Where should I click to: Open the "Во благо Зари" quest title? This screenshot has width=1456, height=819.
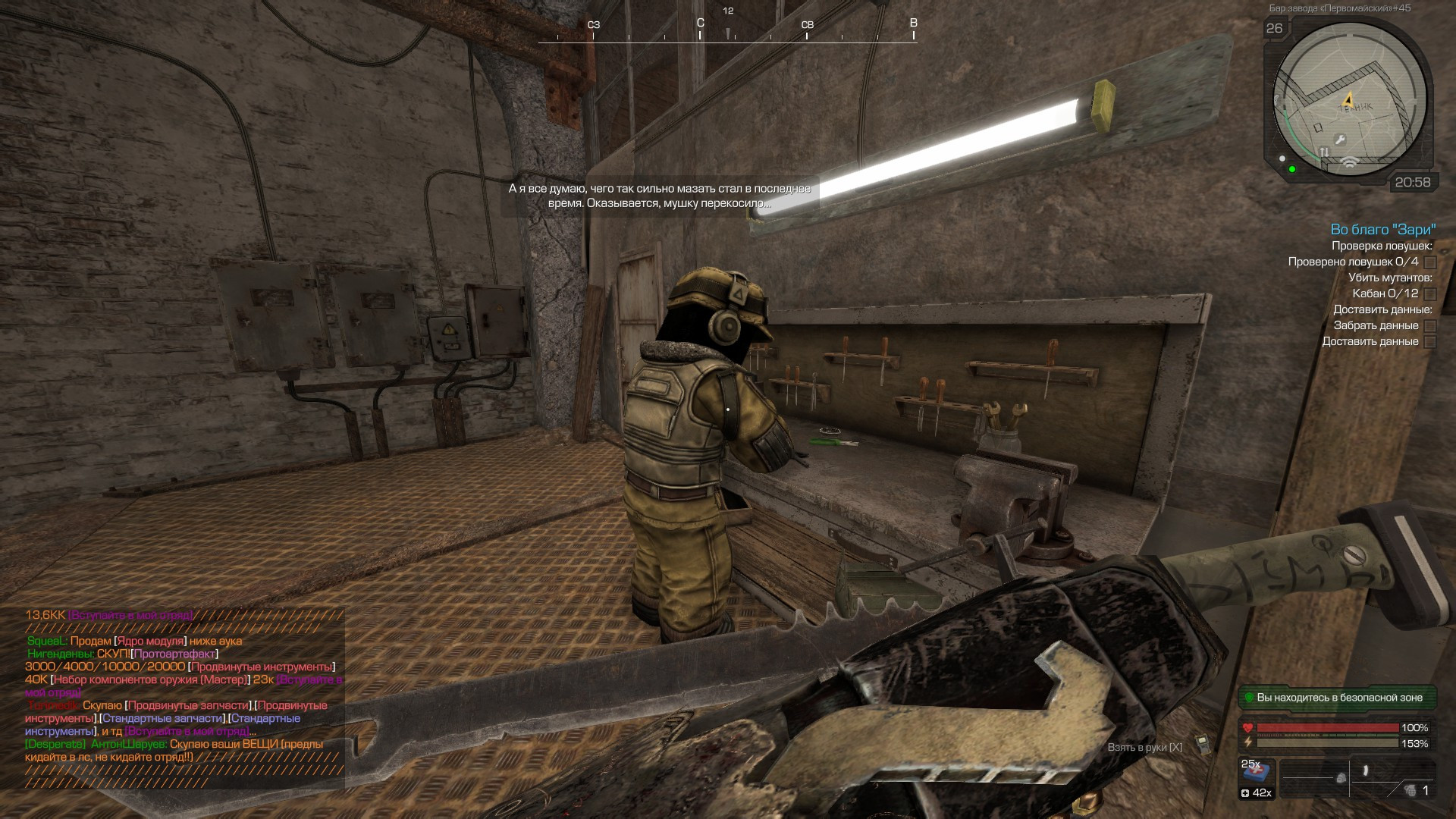pyautogui.click(x=1383, y=229)
